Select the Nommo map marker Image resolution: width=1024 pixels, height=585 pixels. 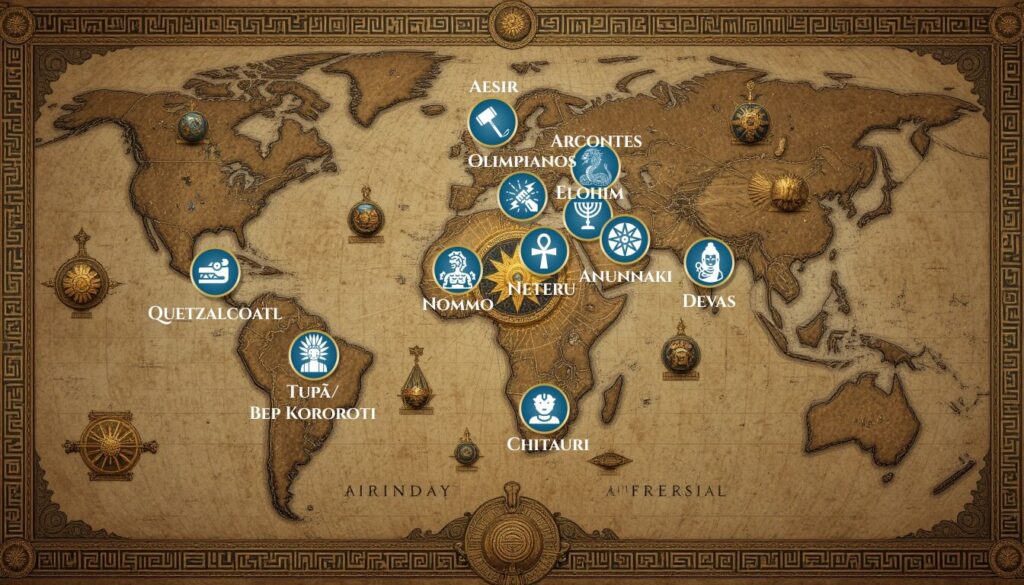click(459, 270)
